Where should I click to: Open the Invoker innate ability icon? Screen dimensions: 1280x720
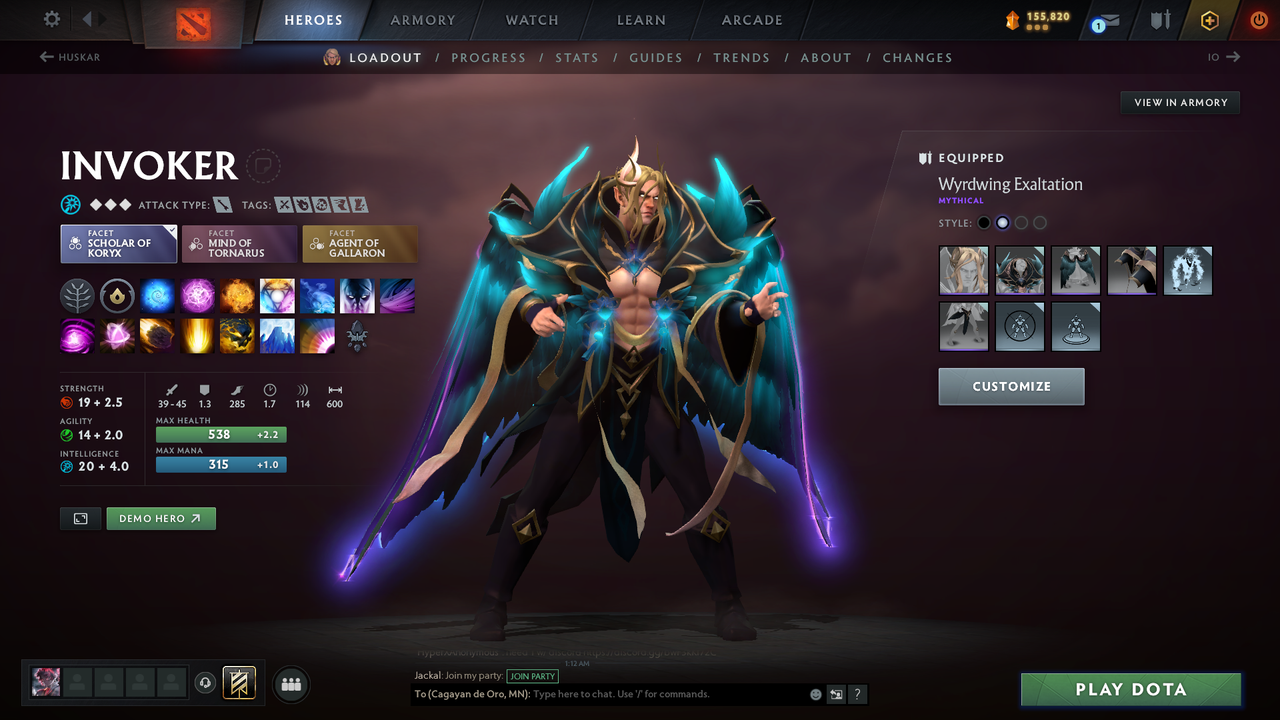click(77, 295)
